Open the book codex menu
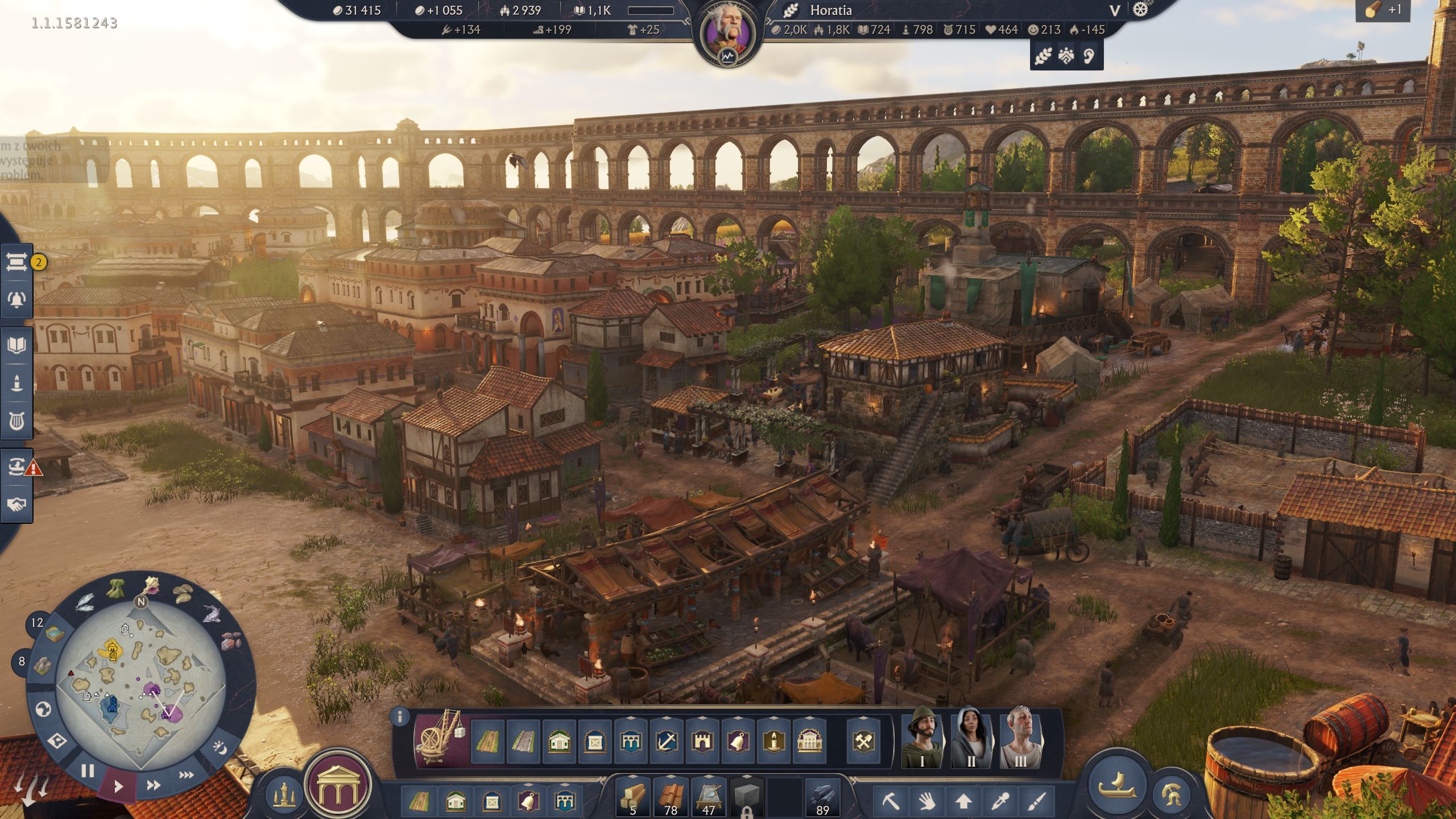 point(16,345)
